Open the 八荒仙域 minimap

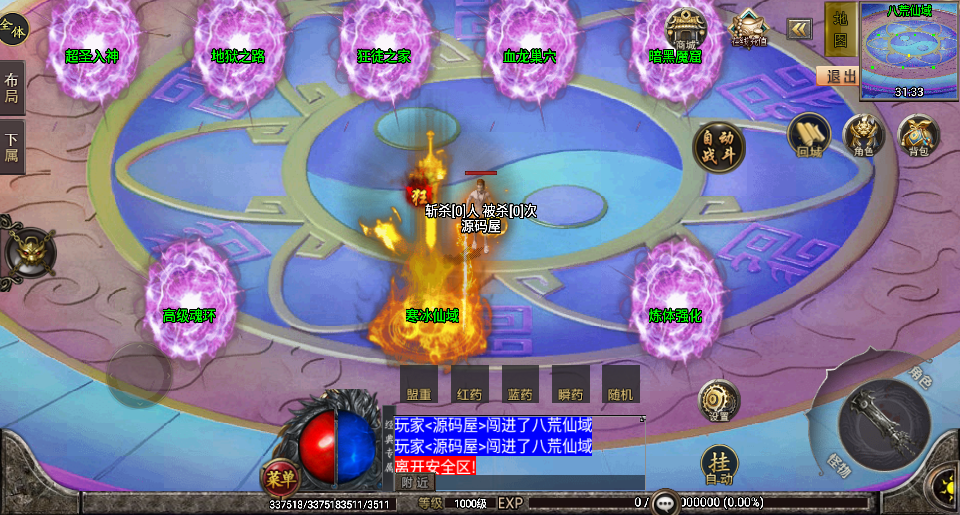pos(909,50)
